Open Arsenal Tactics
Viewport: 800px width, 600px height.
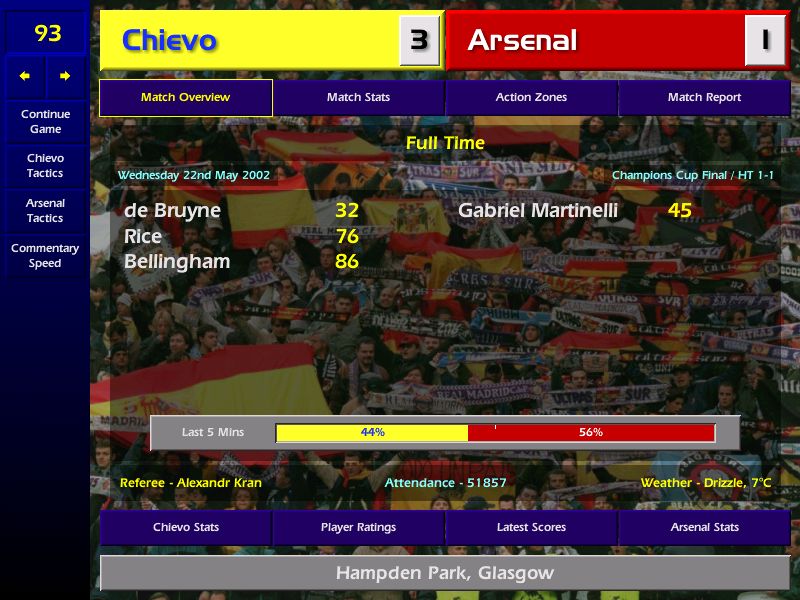[45, 210]
